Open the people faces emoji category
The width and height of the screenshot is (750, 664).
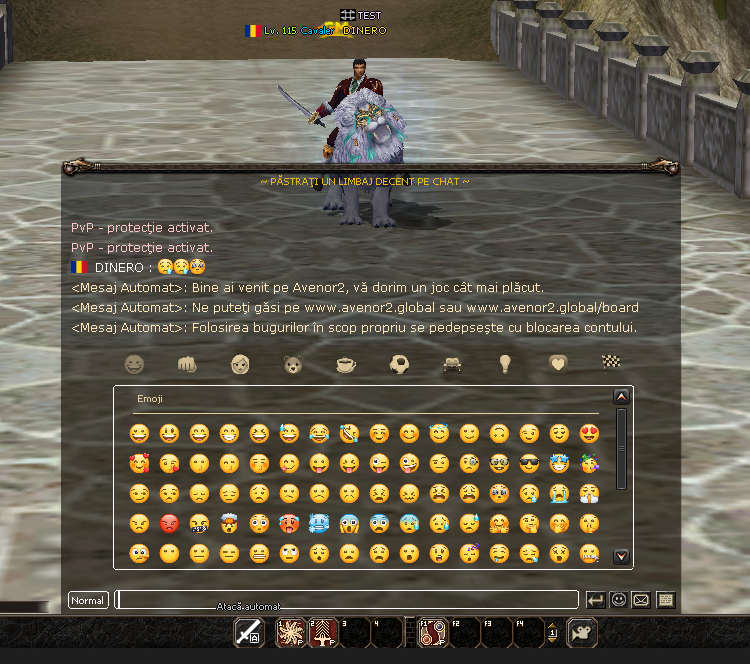(x=239, y=364)
